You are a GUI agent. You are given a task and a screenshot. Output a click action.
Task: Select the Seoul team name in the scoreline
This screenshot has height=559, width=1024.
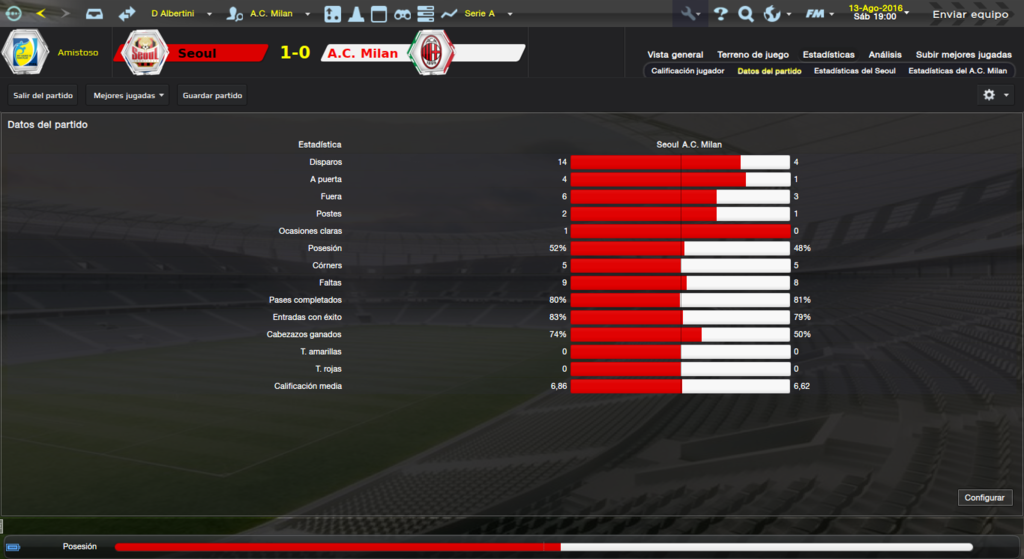[196, 53]
